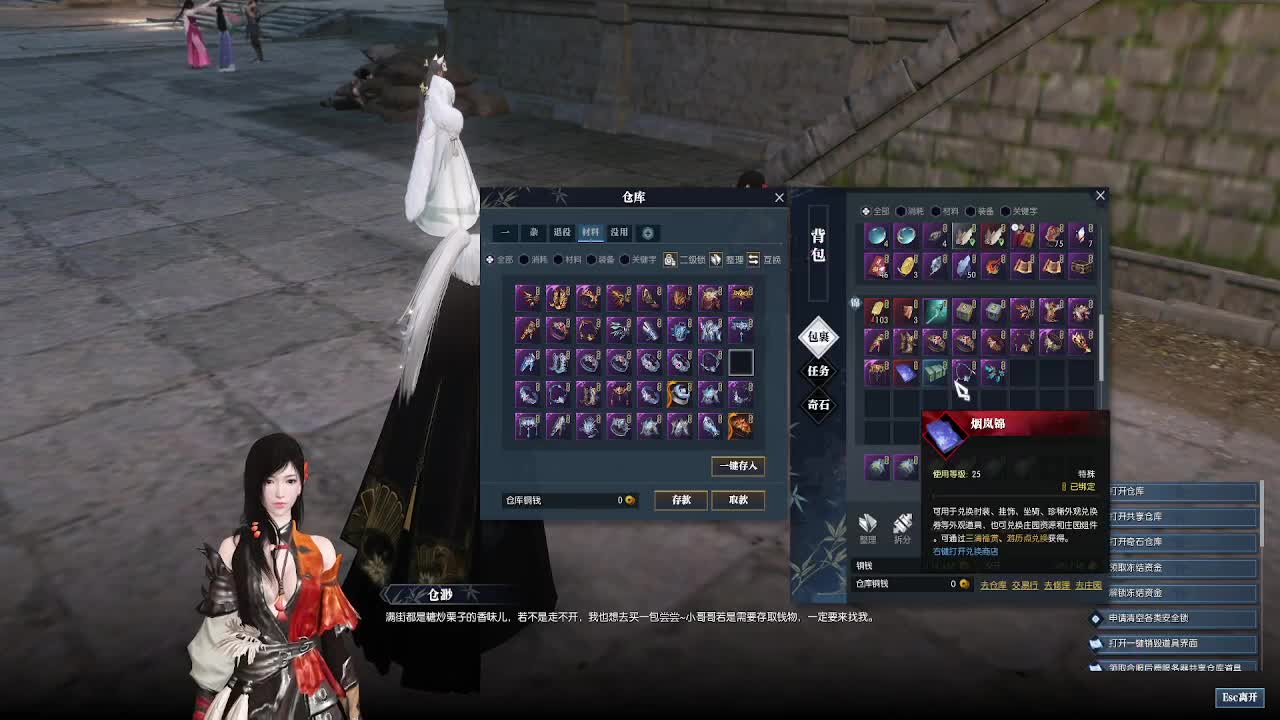This screenshot has width=1280, height=720.
Task: Choose 存款 to deposit coins
Action: (681, 500)
